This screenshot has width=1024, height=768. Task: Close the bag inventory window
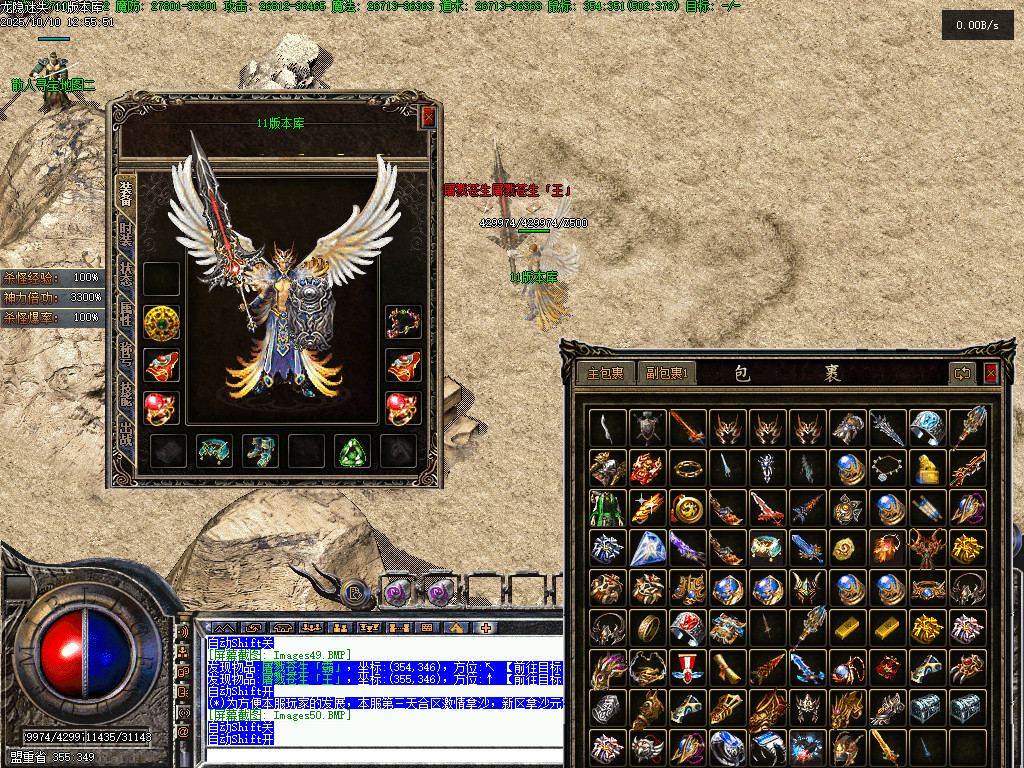(x=990, y=373)
